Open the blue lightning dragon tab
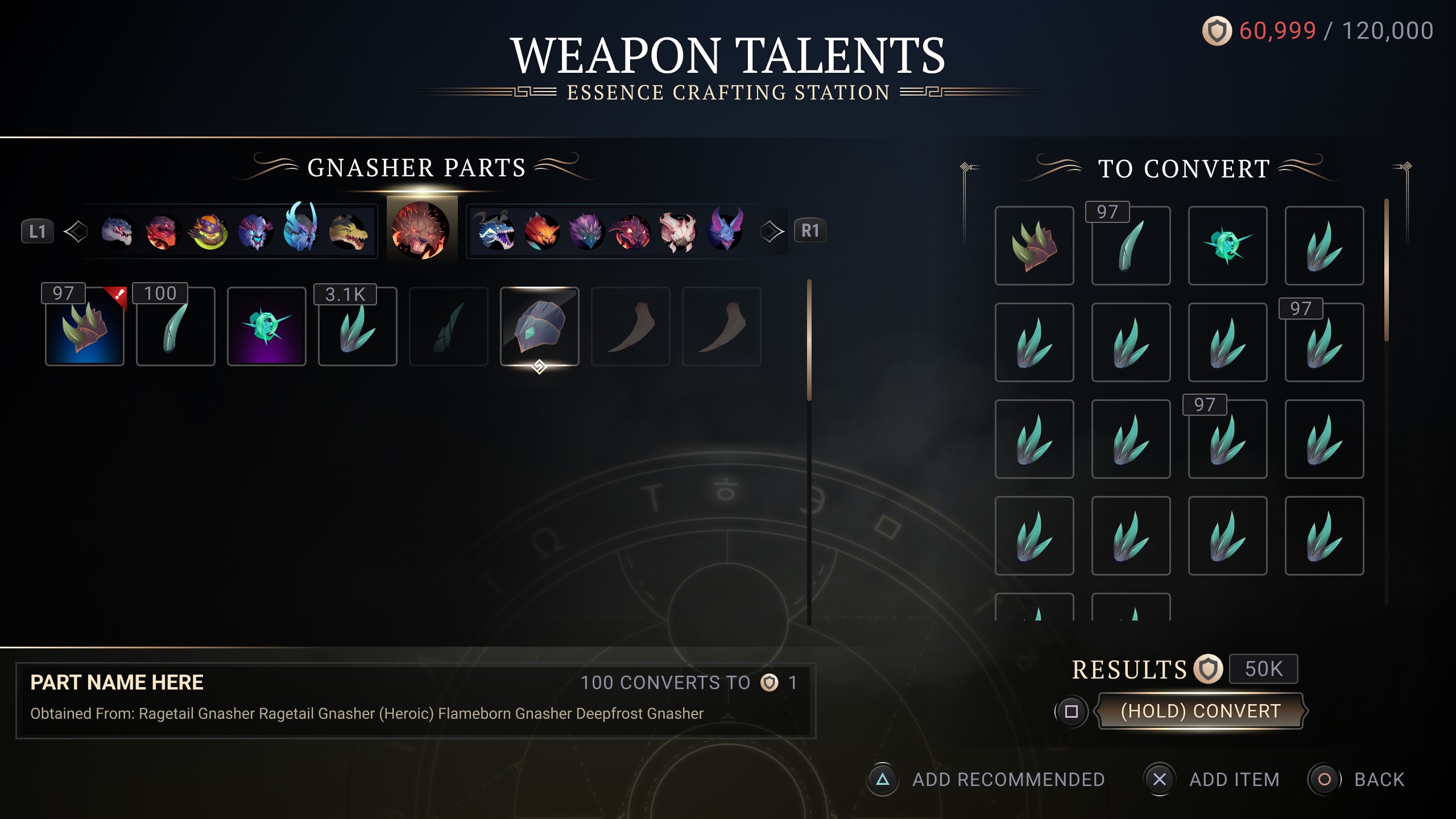This screenshot has height=819, width=1456. pyautogui.click(x=495, y=231)
